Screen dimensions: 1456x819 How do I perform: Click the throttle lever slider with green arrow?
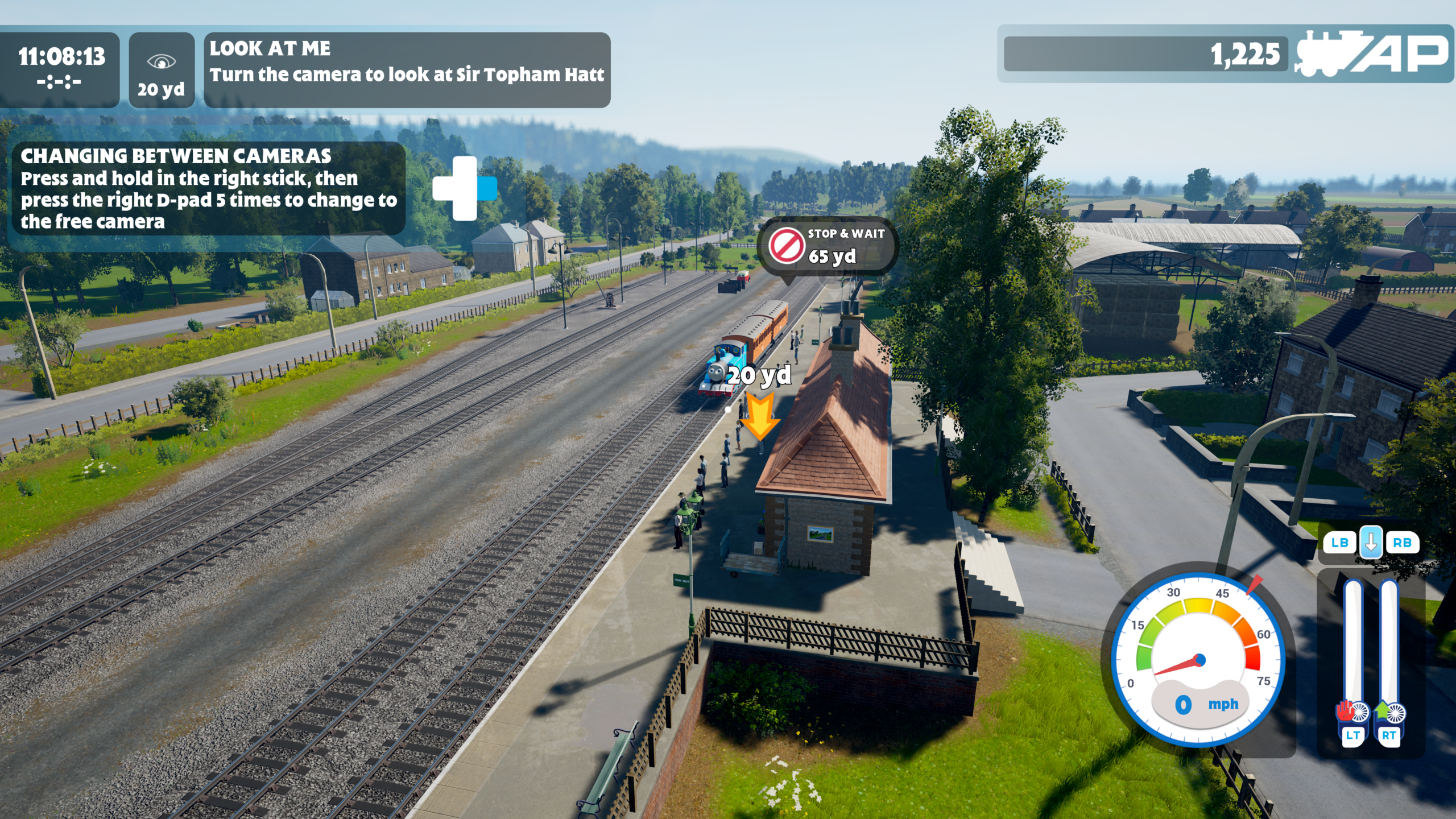point(1389,654)
